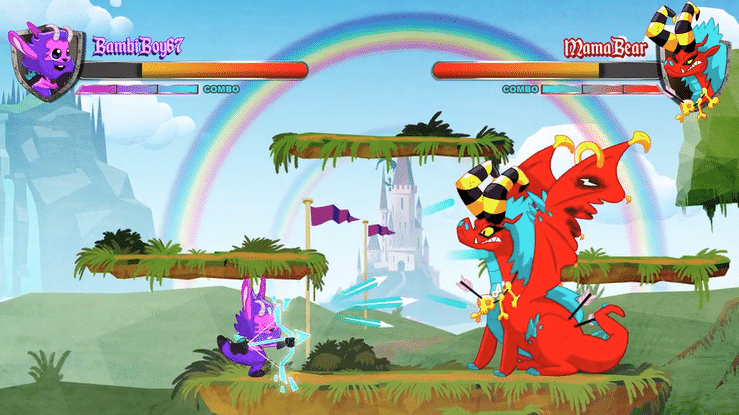Select MamaBear's red dragon portrait
The height and width of the screenshot is (415, 739).
(x=692, y=60)
